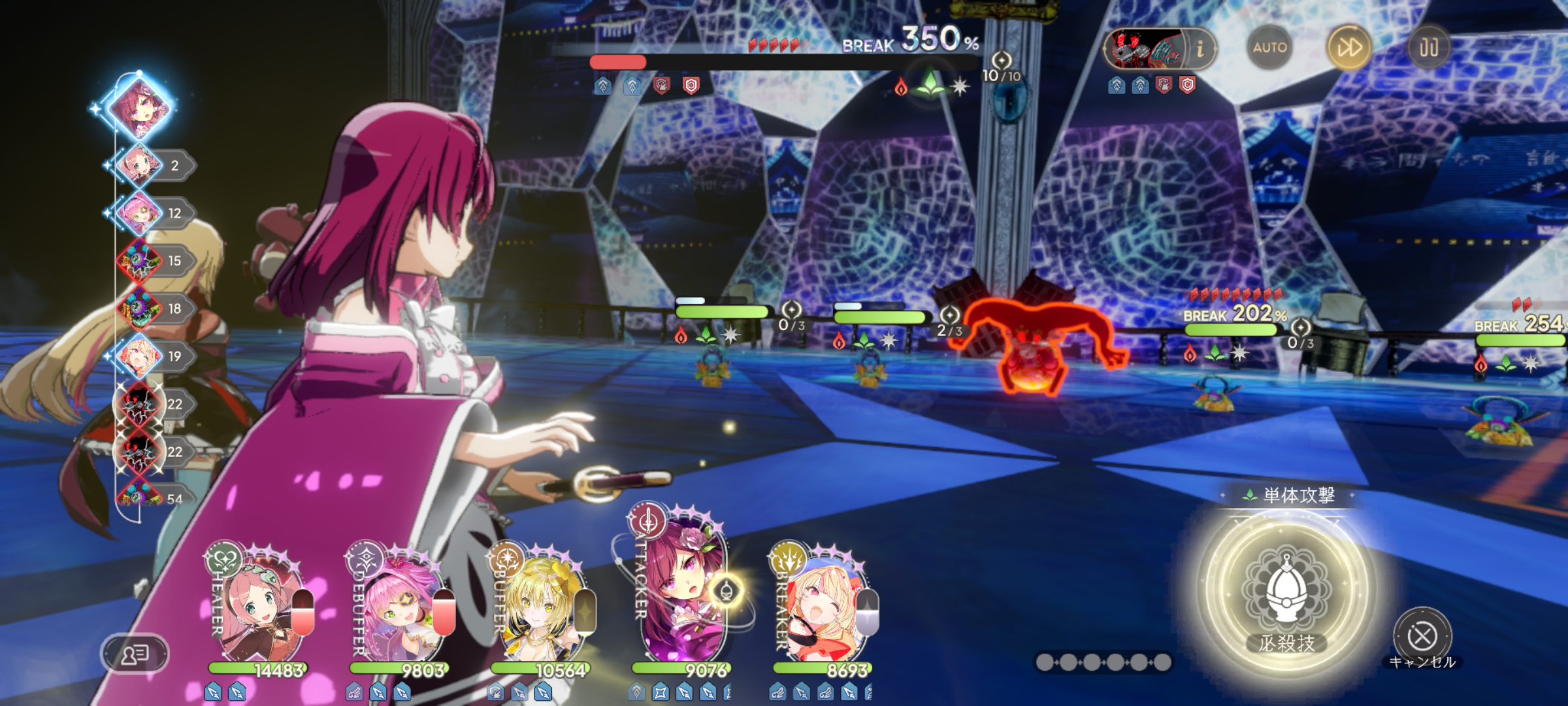Toggle the AUTO battle button
This screenshot has width=1568, height=706.
point(1269,48)
